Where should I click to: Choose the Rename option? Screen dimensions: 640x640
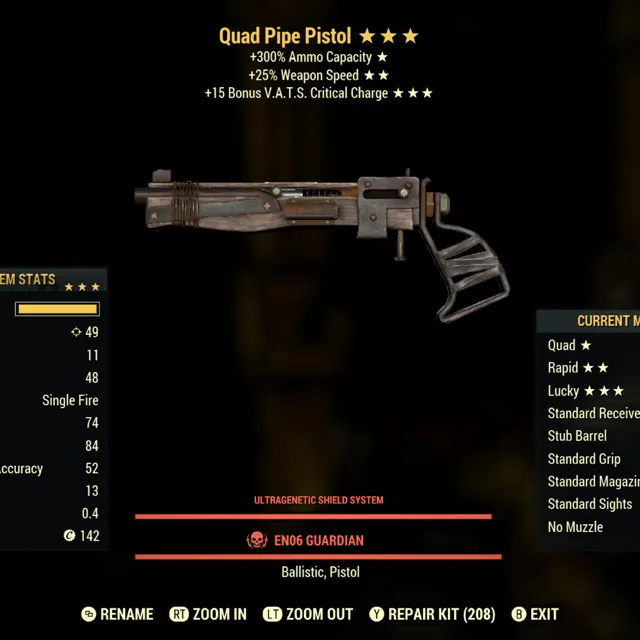tap(118, 614)
